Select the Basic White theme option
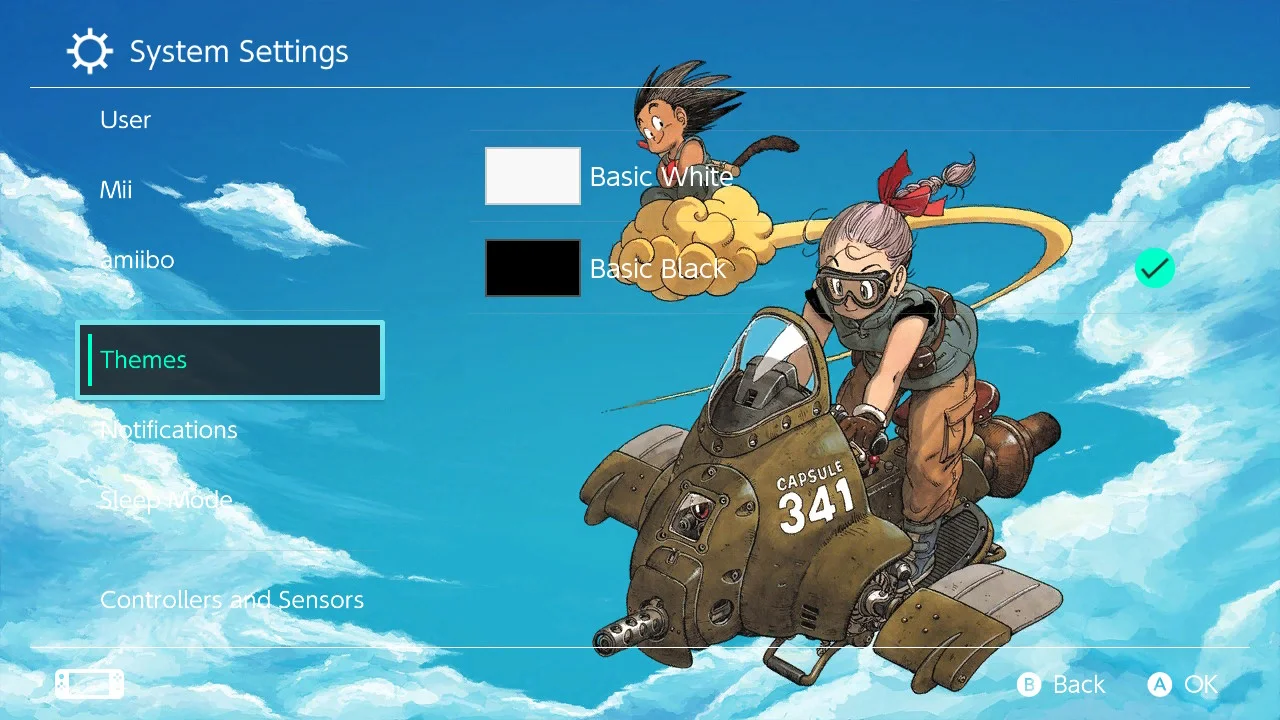 coord(661,176)
